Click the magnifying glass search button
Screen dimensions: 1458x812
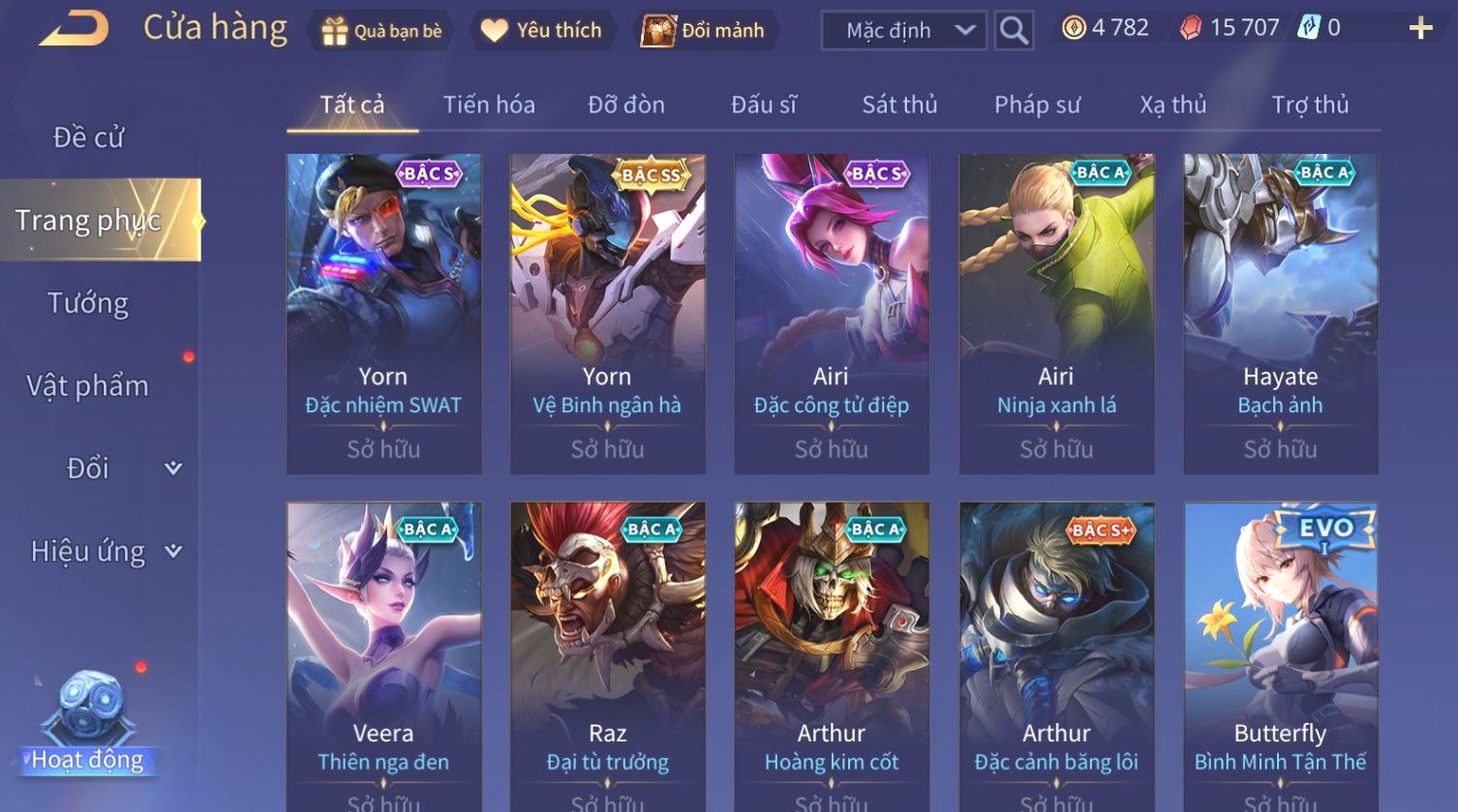pos(1014,31)
